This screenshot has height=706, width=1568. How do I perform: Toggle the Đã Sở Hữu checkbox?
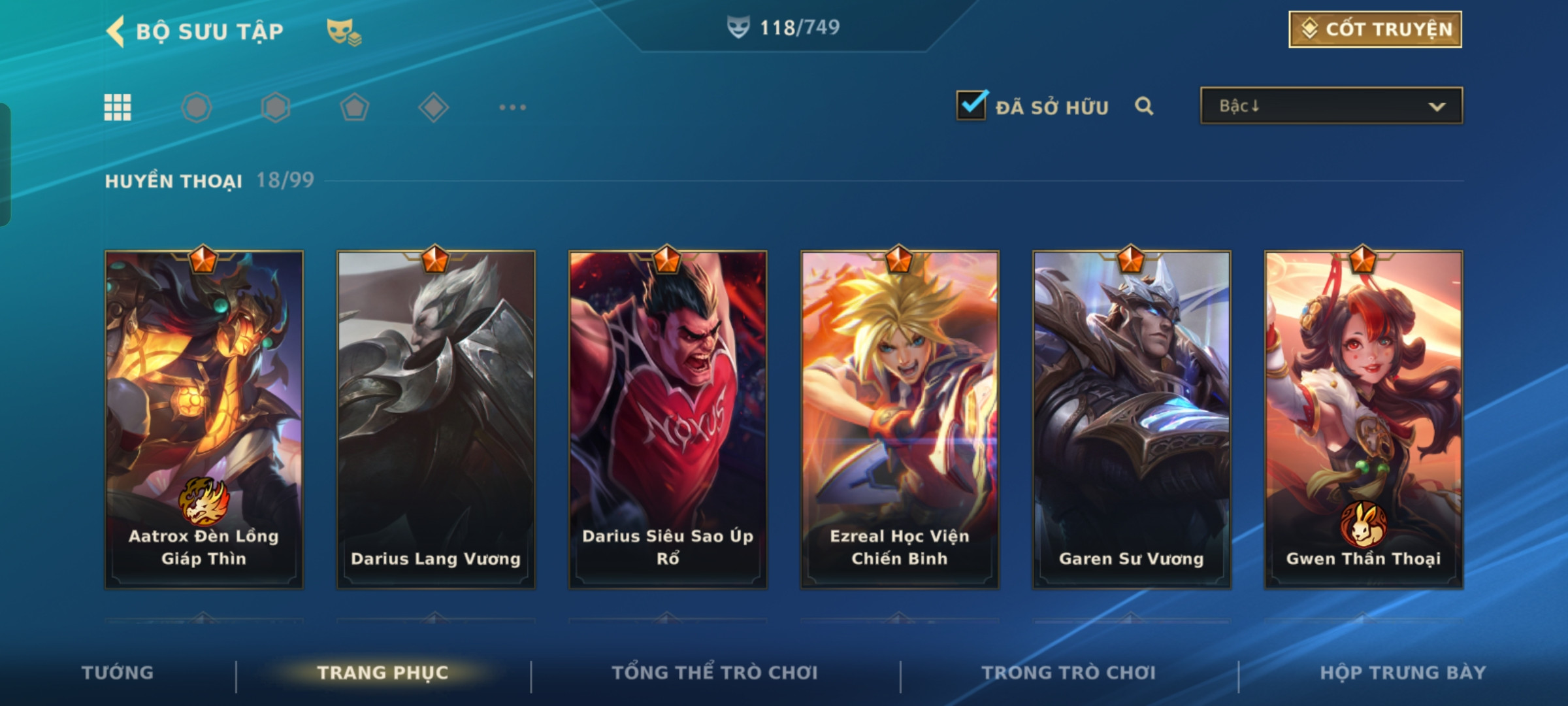972,106
